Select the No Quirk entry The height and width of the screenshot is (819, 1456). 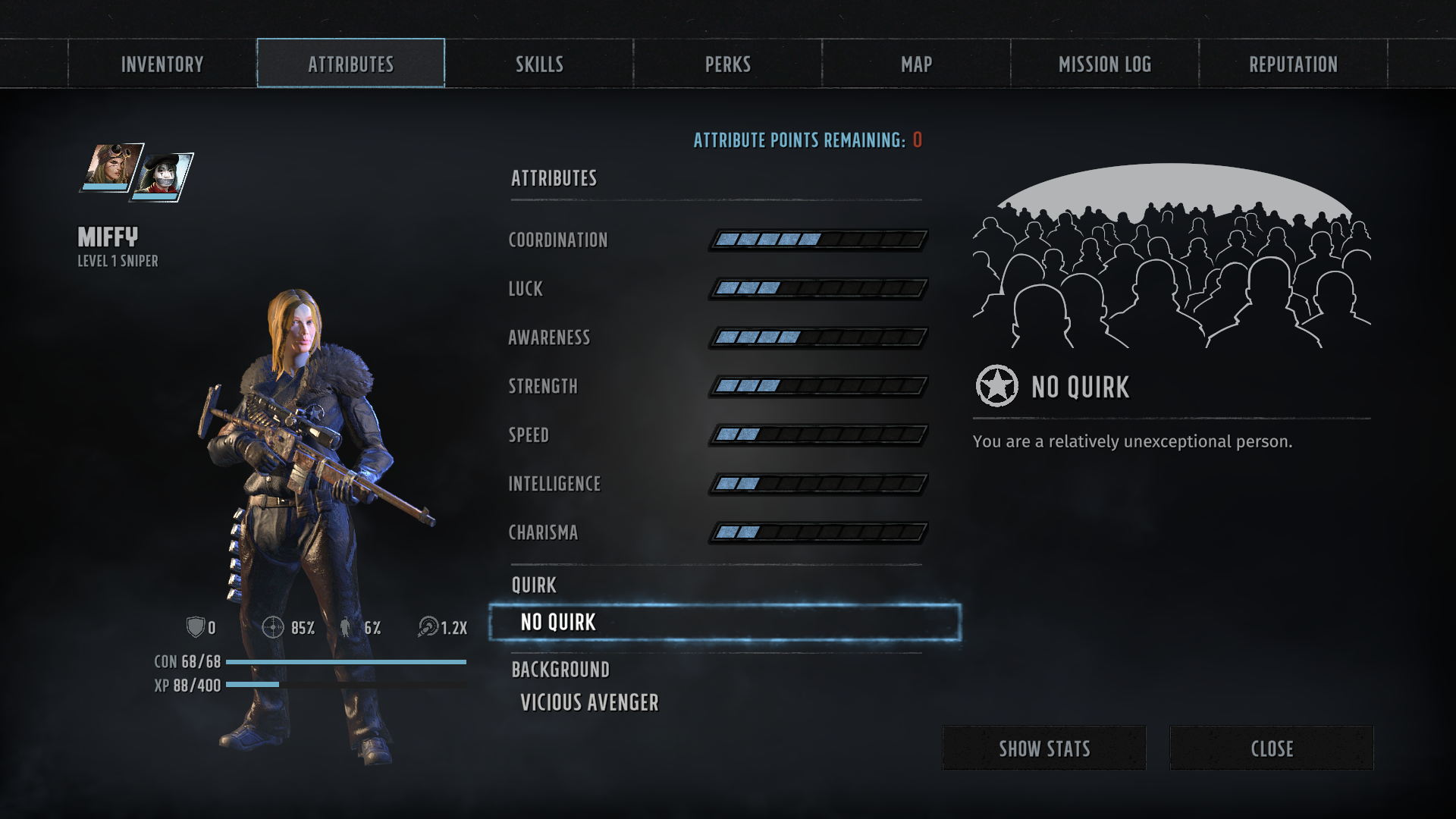pyautogui.click(x=725, y=623)
